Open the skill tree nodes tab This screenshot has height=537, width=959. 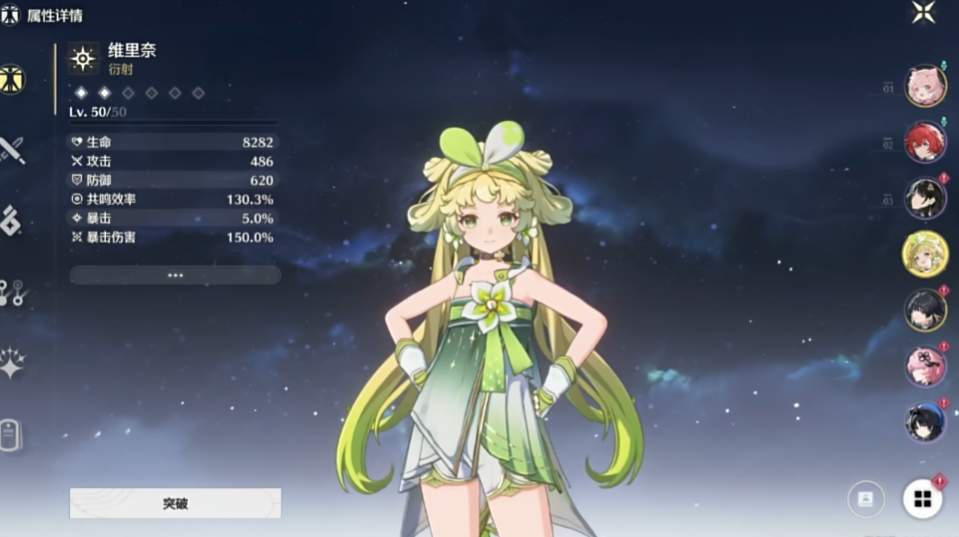coord(13,292)
